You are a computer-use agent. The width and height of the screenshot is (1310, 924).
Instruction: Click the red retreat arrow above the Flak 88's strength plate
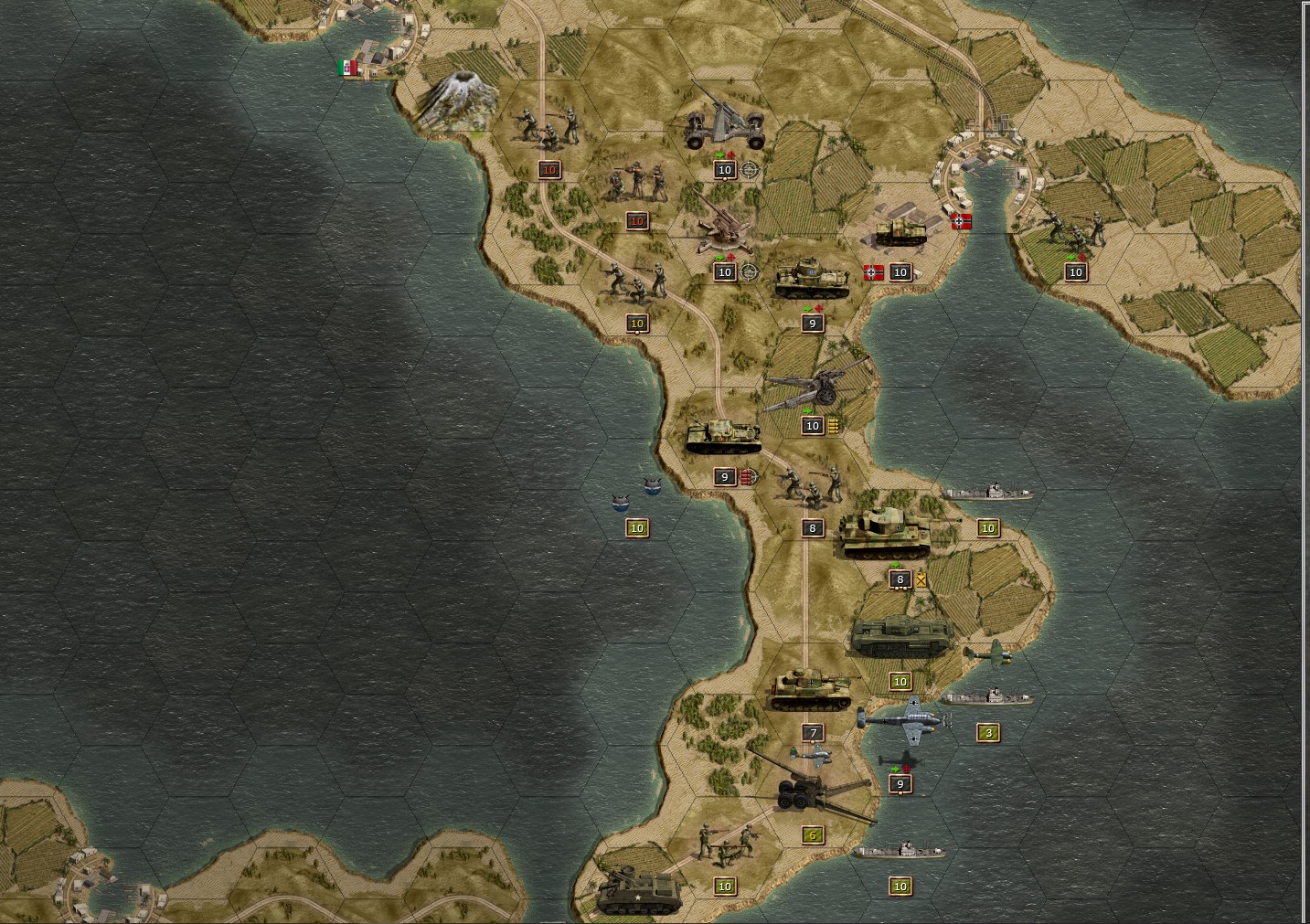[730, 154]
